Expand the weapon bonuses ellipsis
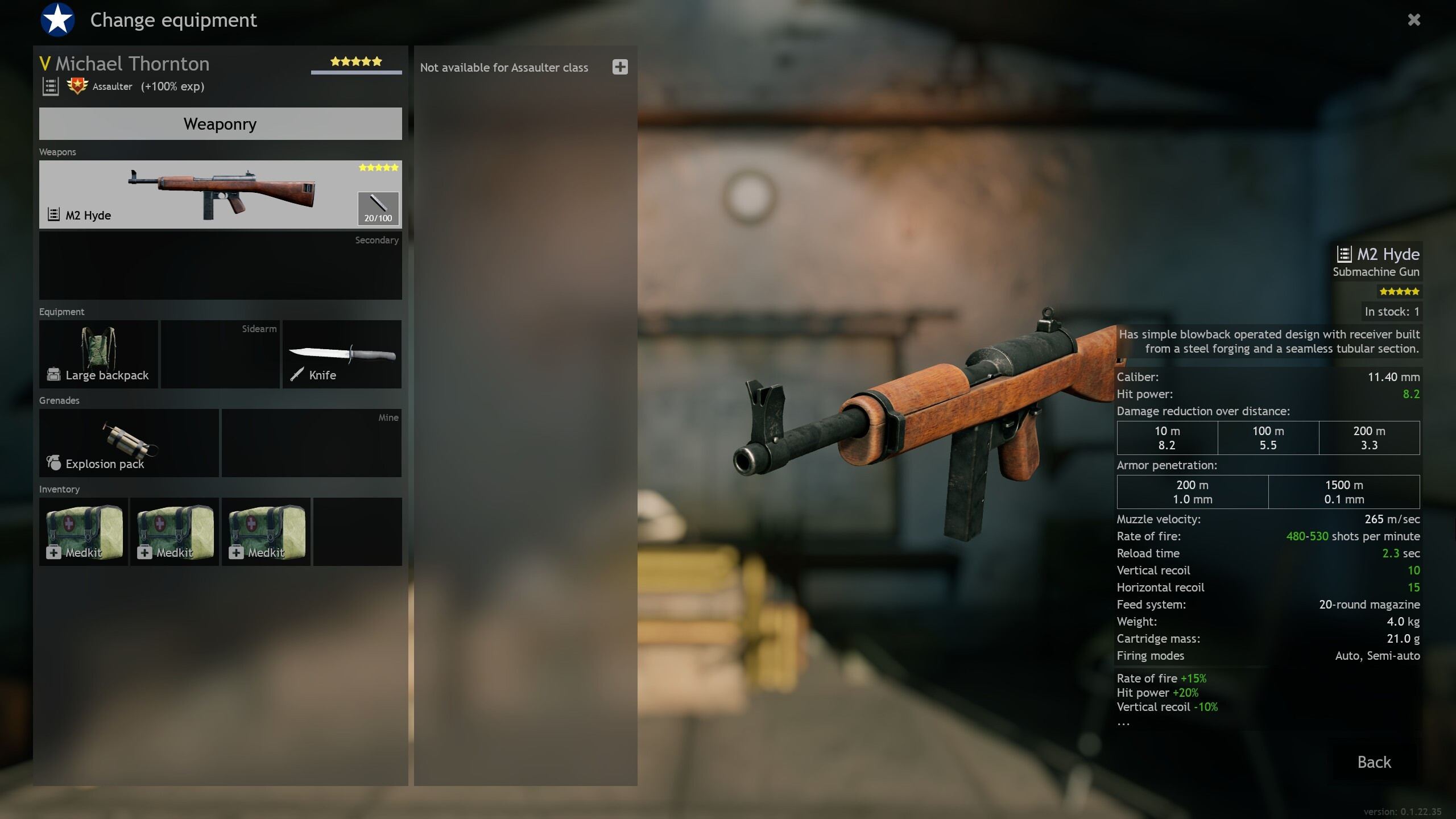The image size is (1456, 819). [1123, 723]
